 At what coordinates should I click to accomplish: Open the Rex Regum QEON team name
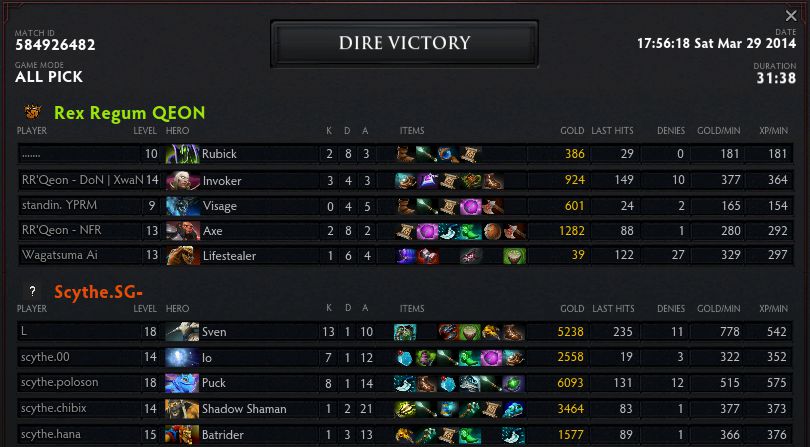(x=129, y=113)
